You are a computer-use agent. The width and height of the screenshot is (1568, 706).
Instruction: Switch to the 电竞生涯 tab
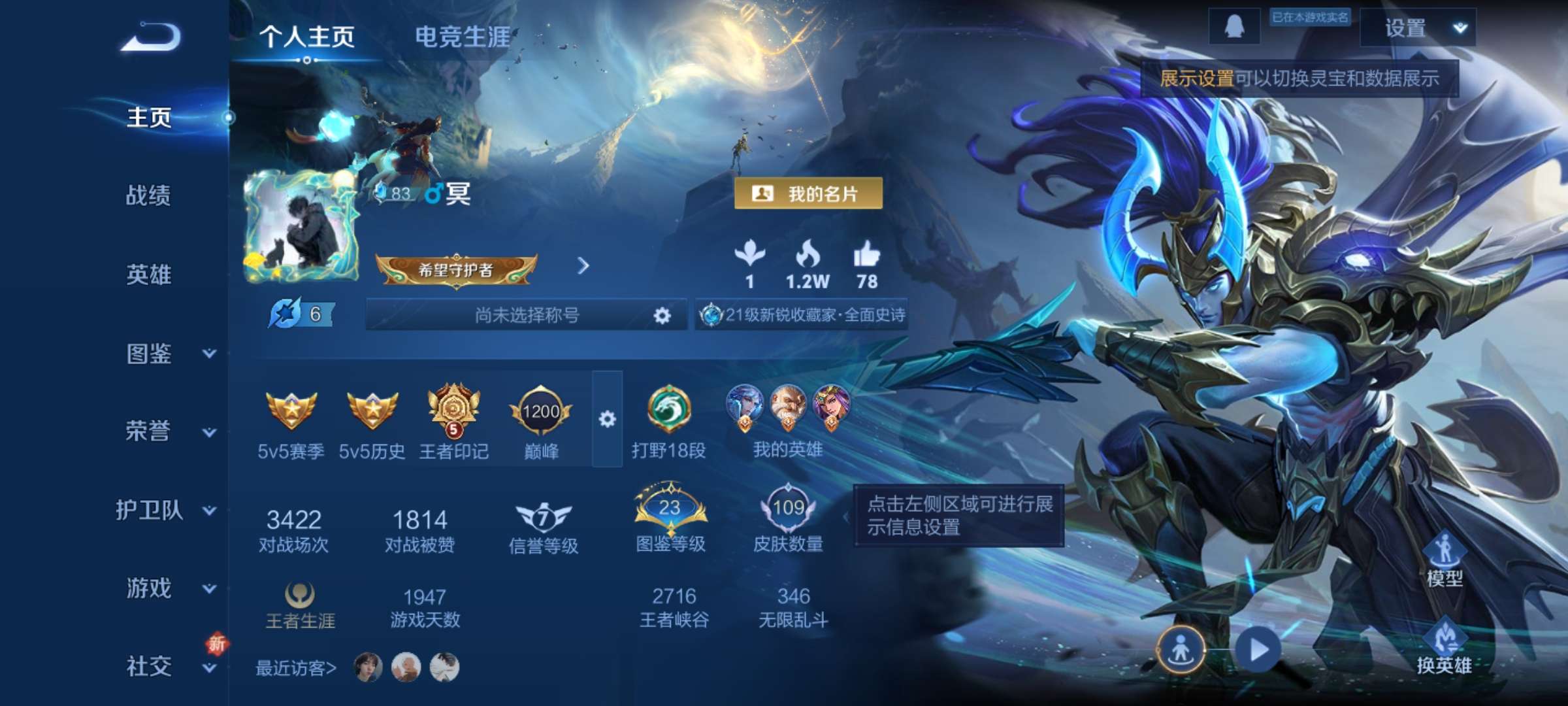(x=464, y=37)
